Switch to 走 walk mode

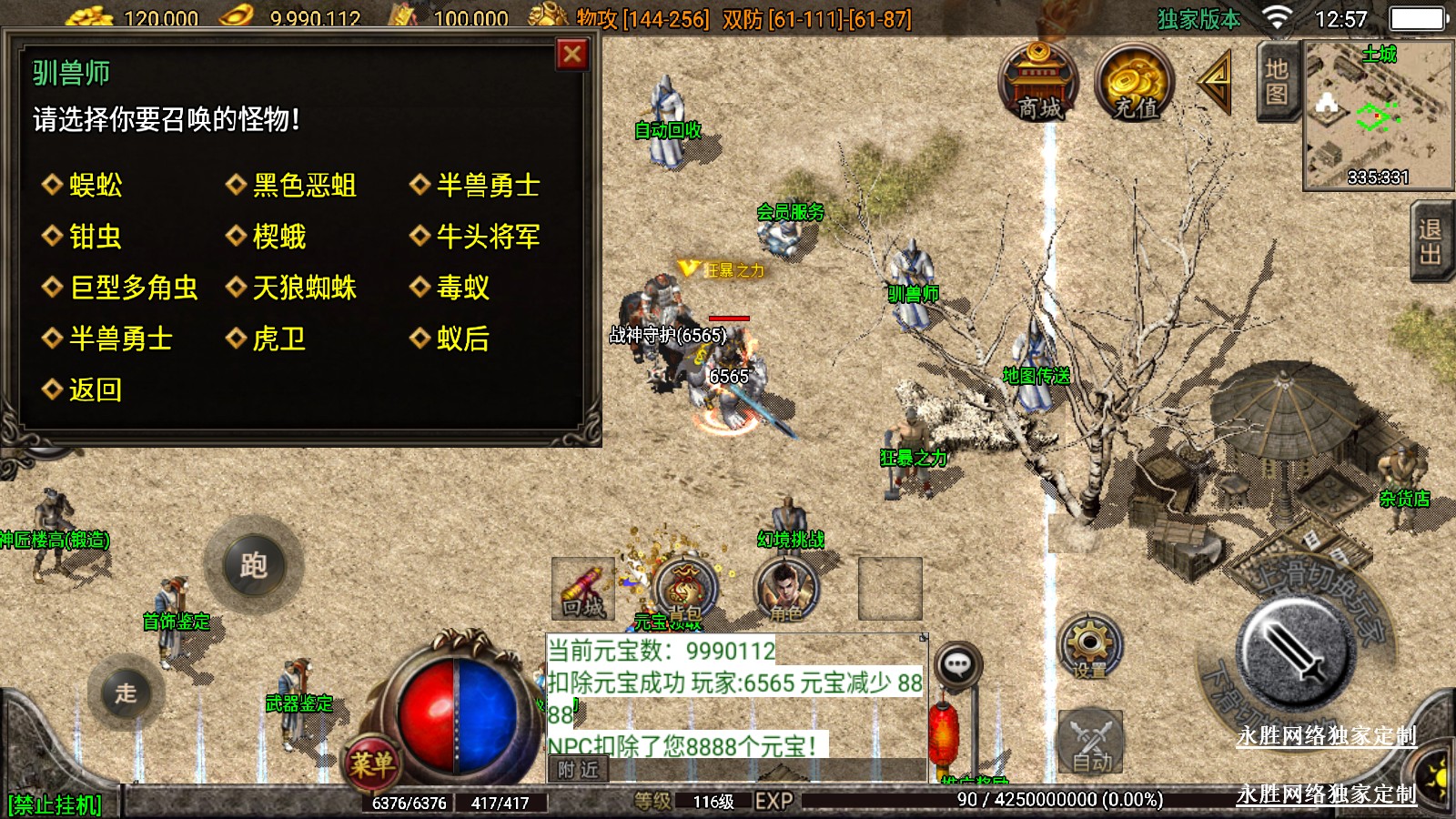[x=126, y=693]
